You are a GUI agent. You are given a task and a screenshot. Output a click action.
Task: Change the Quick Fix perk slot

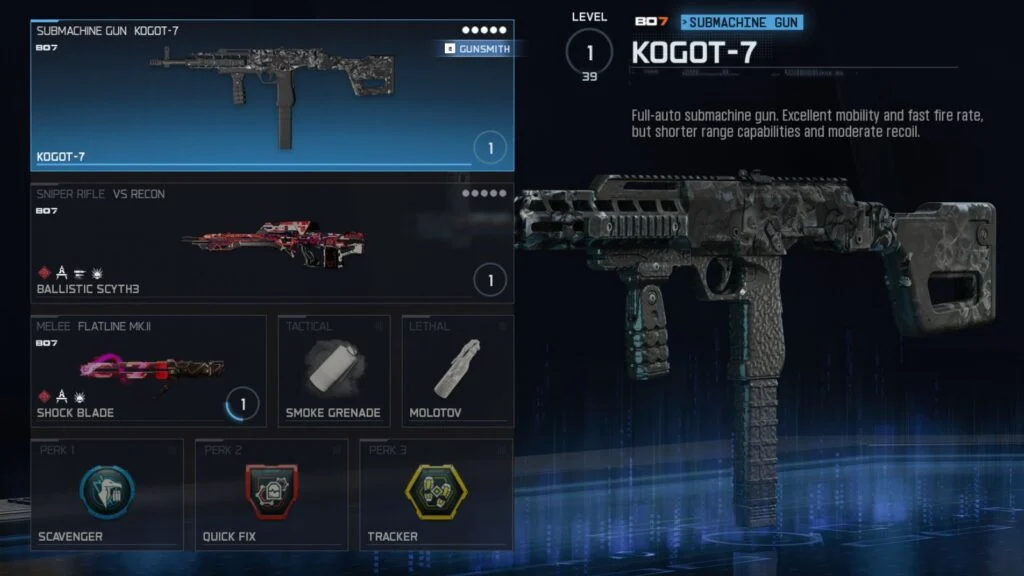pos(271,494)
